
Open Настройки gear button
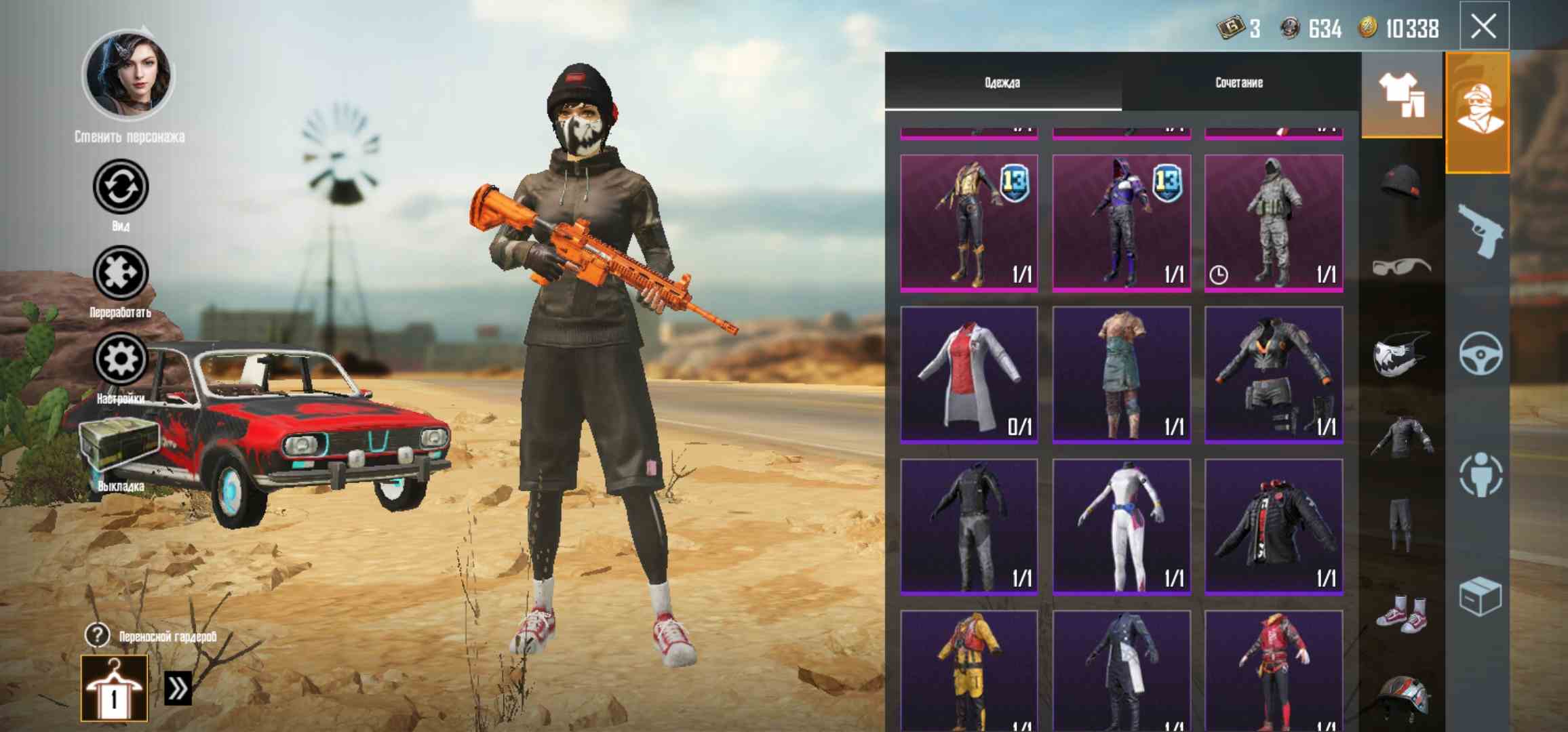(120, 359)
